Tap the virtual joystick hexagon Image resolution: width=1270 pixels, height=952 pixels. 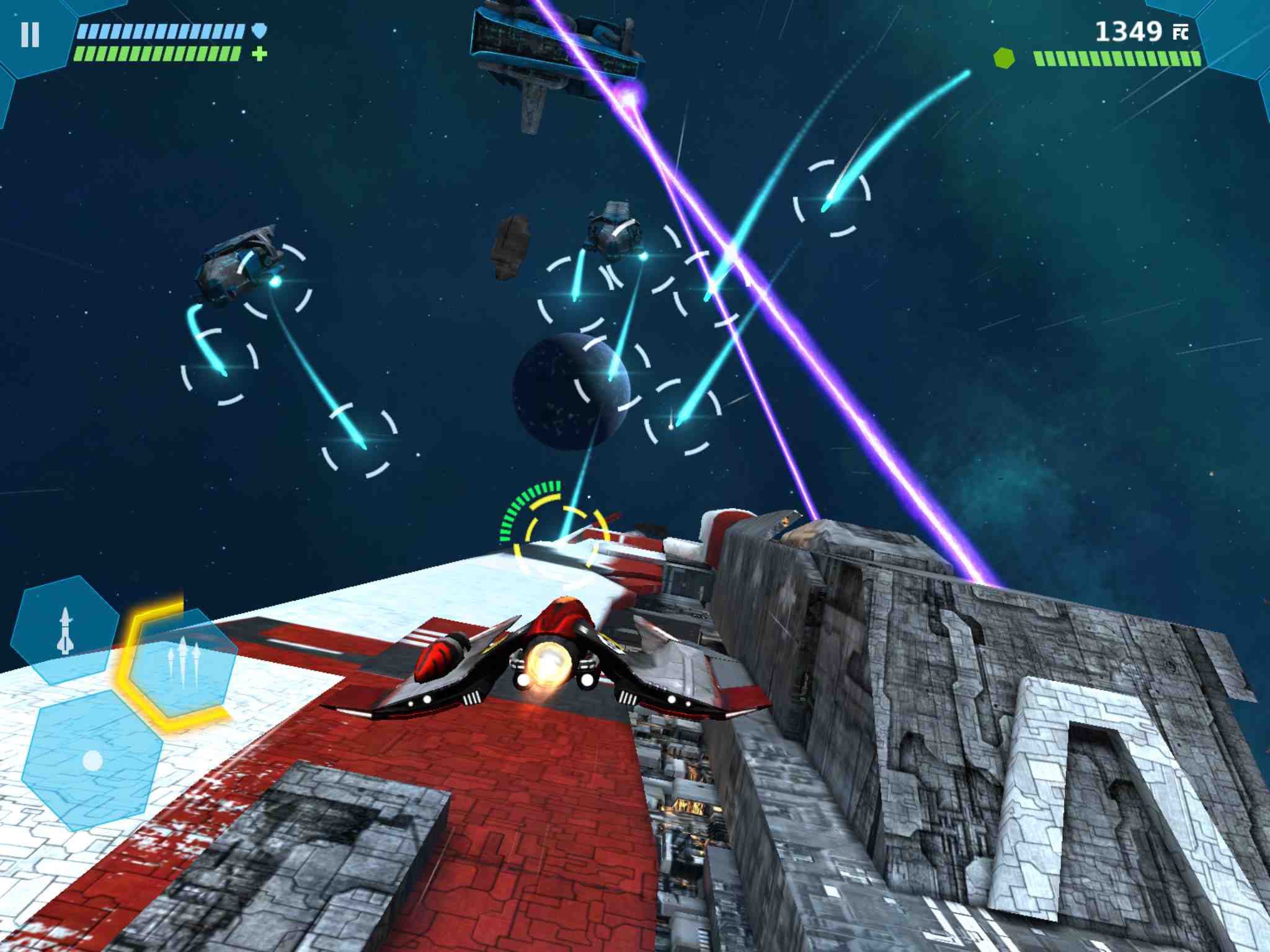click(92, 759)
